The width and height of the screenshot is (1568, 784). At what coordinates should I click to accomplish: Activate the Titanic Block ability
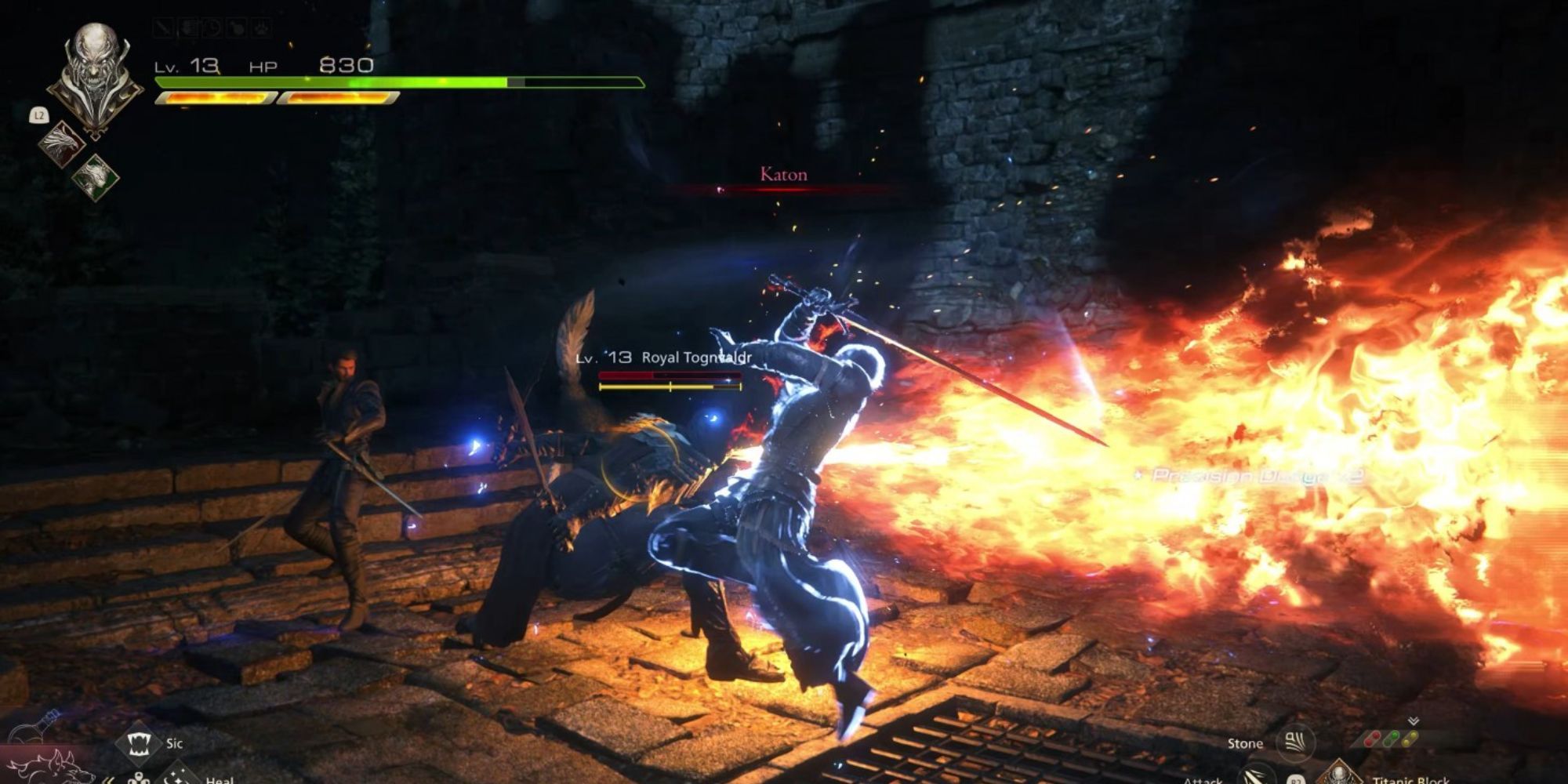[x=1338, y=775]
